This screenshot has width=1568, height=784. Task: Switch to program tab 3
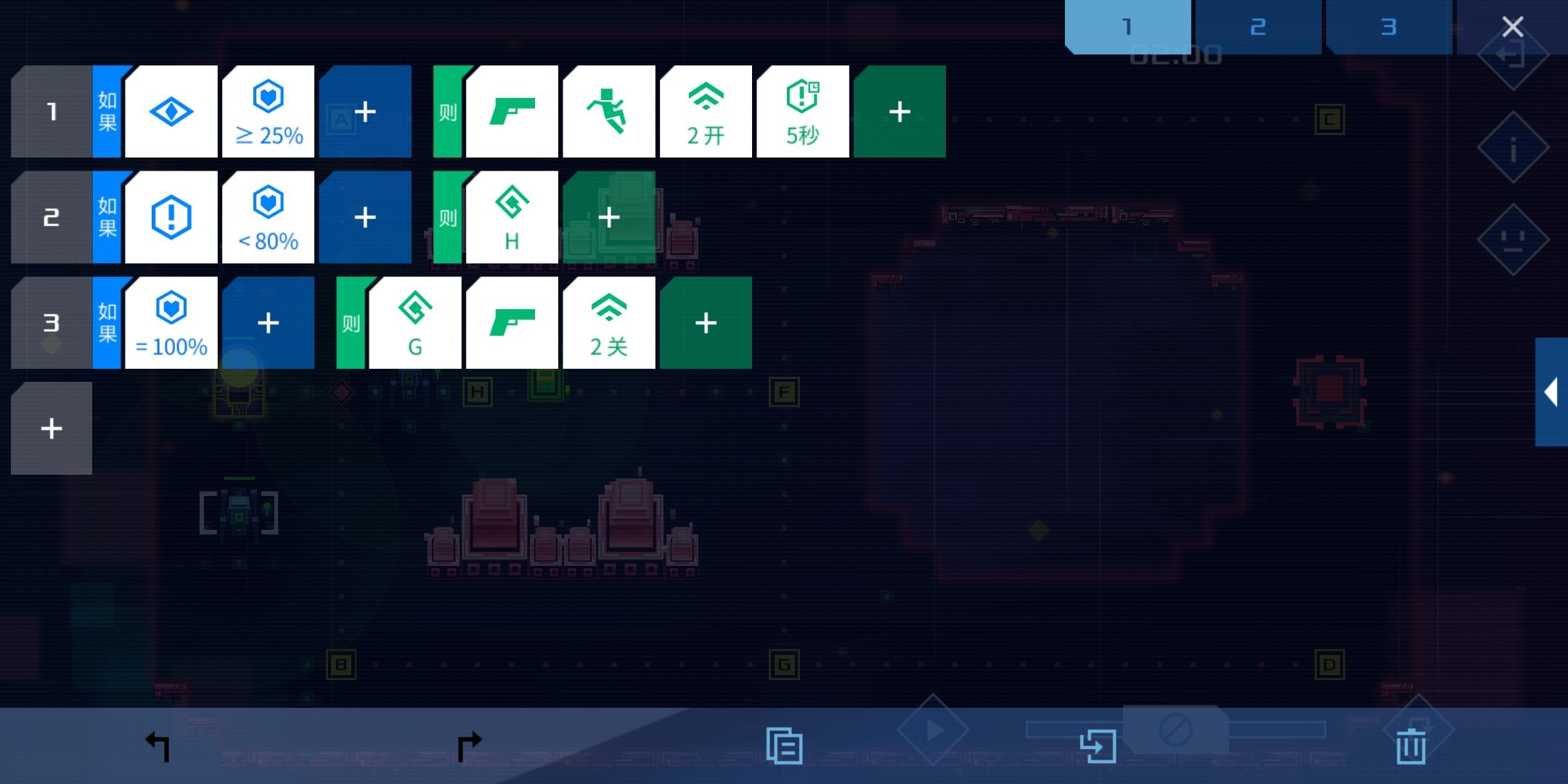coord(1388,26)
